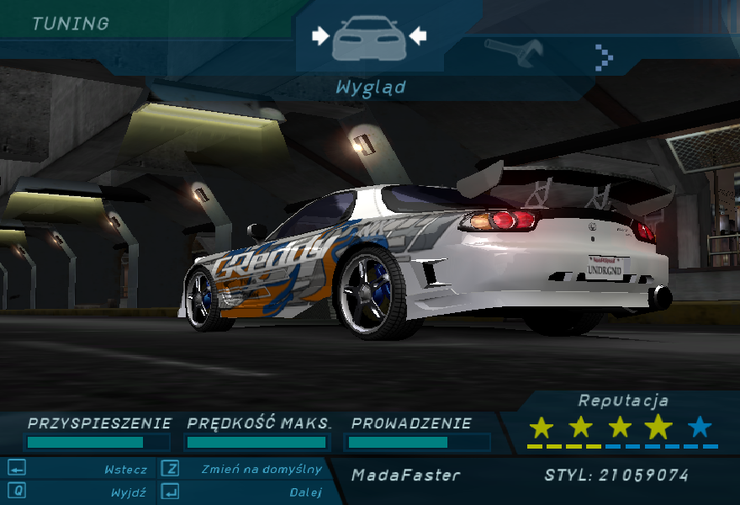Click the chevron arrow beside the wrench
The width and height of the screenshot is (740, 505).
tap(603, 56)
